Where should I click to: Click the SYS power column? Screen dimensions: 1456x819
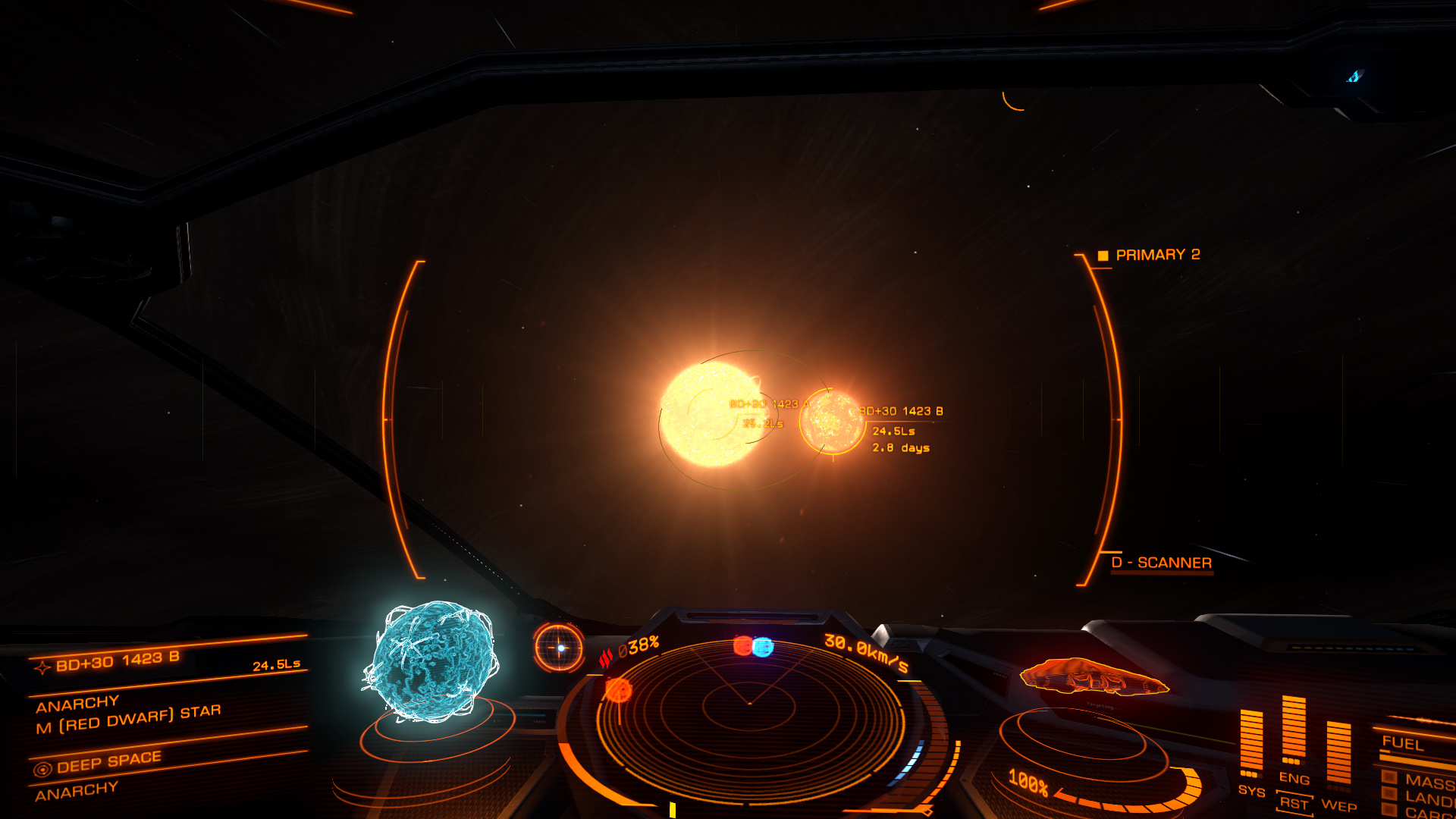tap(1251, 742)
